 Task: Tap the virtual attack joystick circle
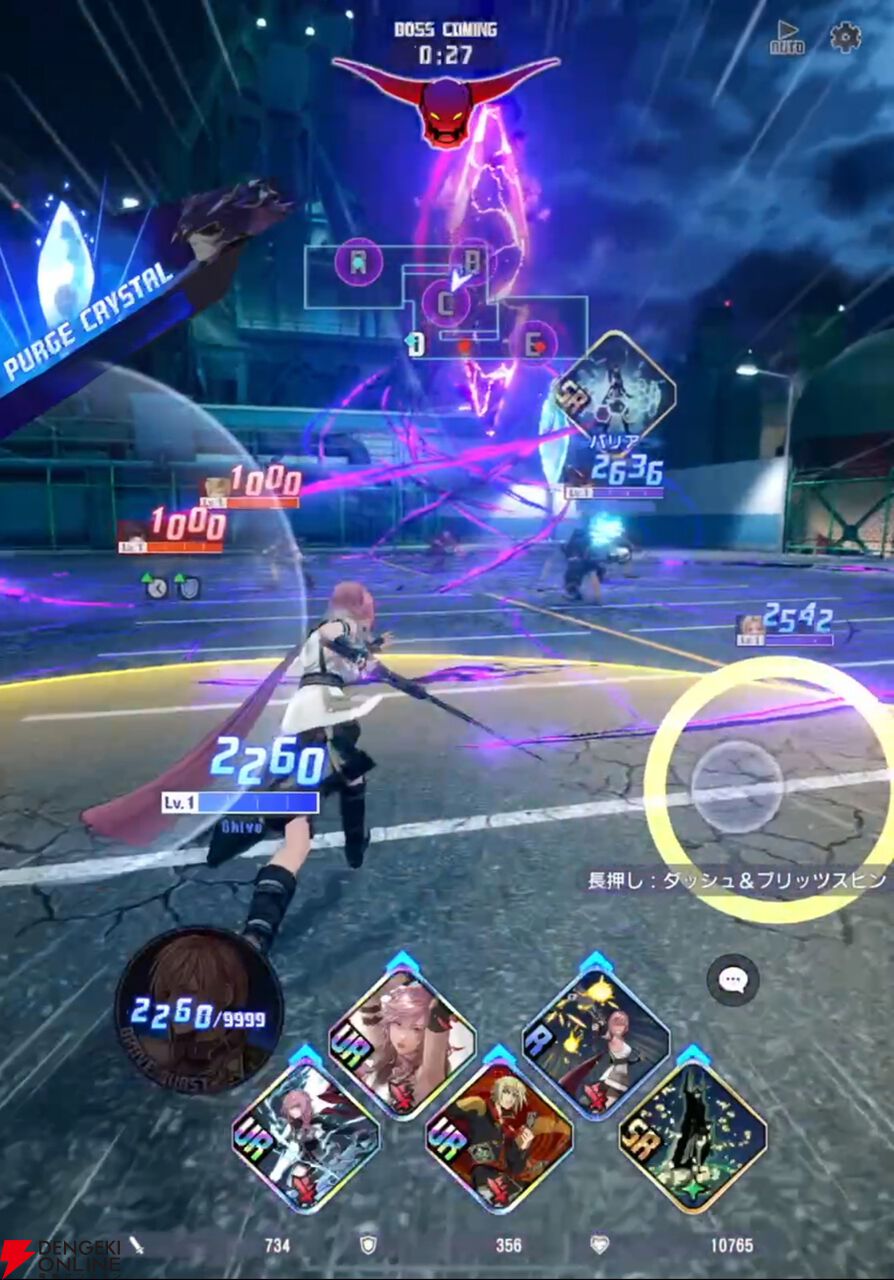(x=737, y=787)
